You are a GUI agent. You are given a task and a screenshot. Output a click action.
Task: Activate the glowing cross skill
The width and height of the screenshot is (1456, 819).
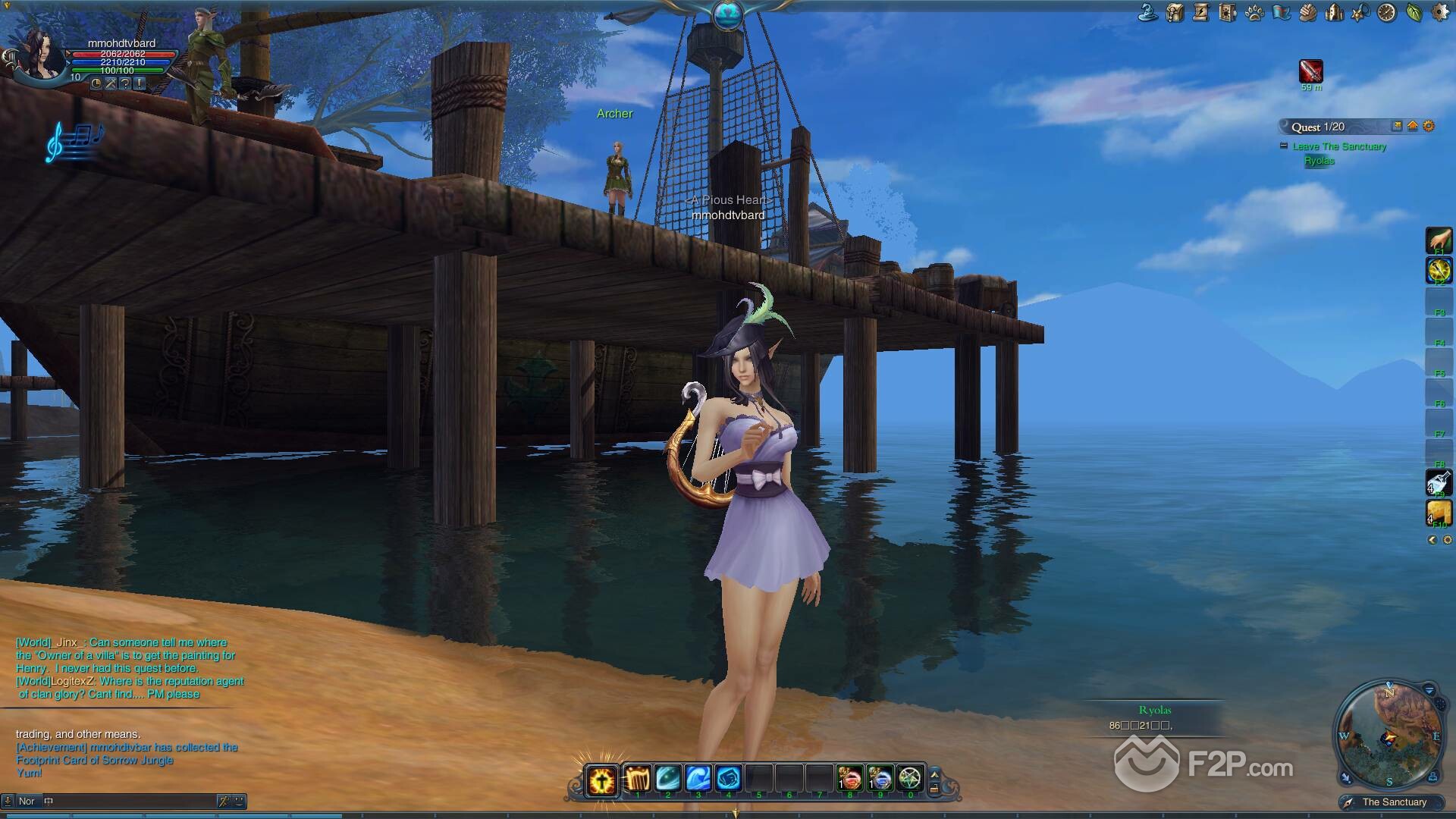(602, 780)
